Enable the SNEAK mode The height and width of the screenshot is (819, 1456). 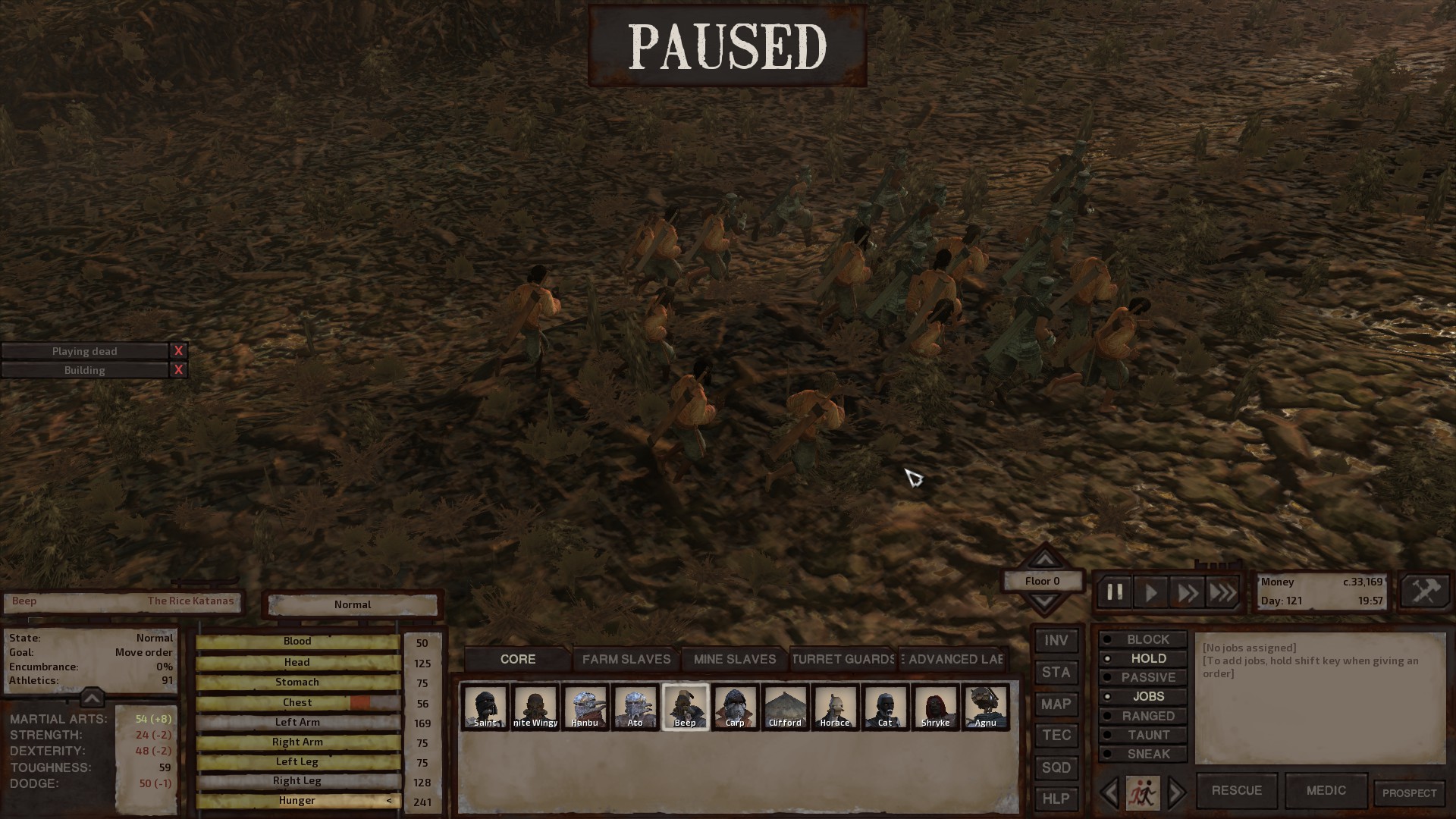click(1144, 753)
